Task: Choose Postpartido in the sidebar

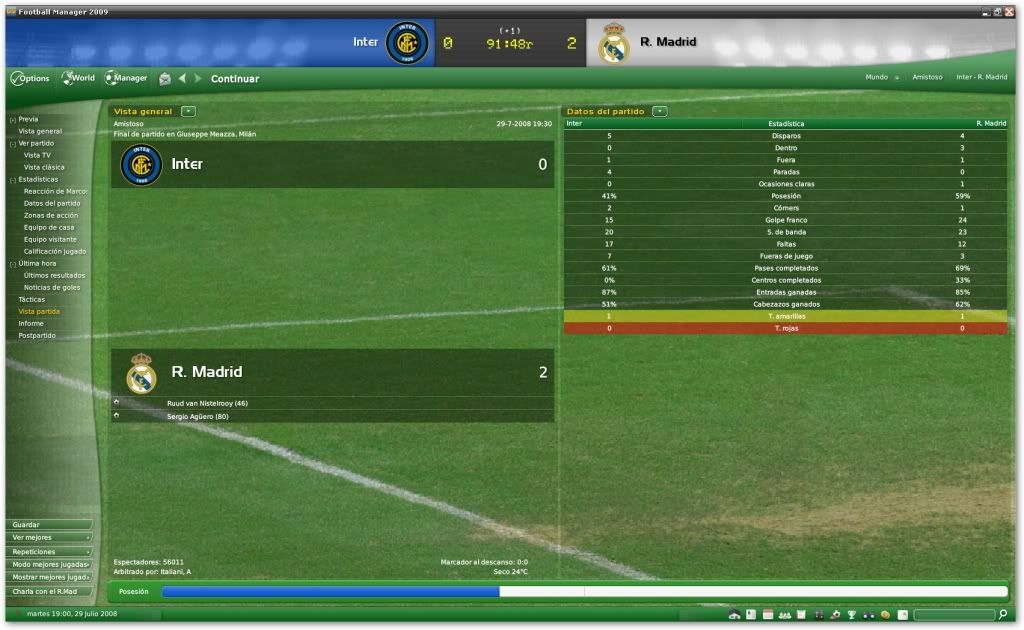Action: [37, 335]
